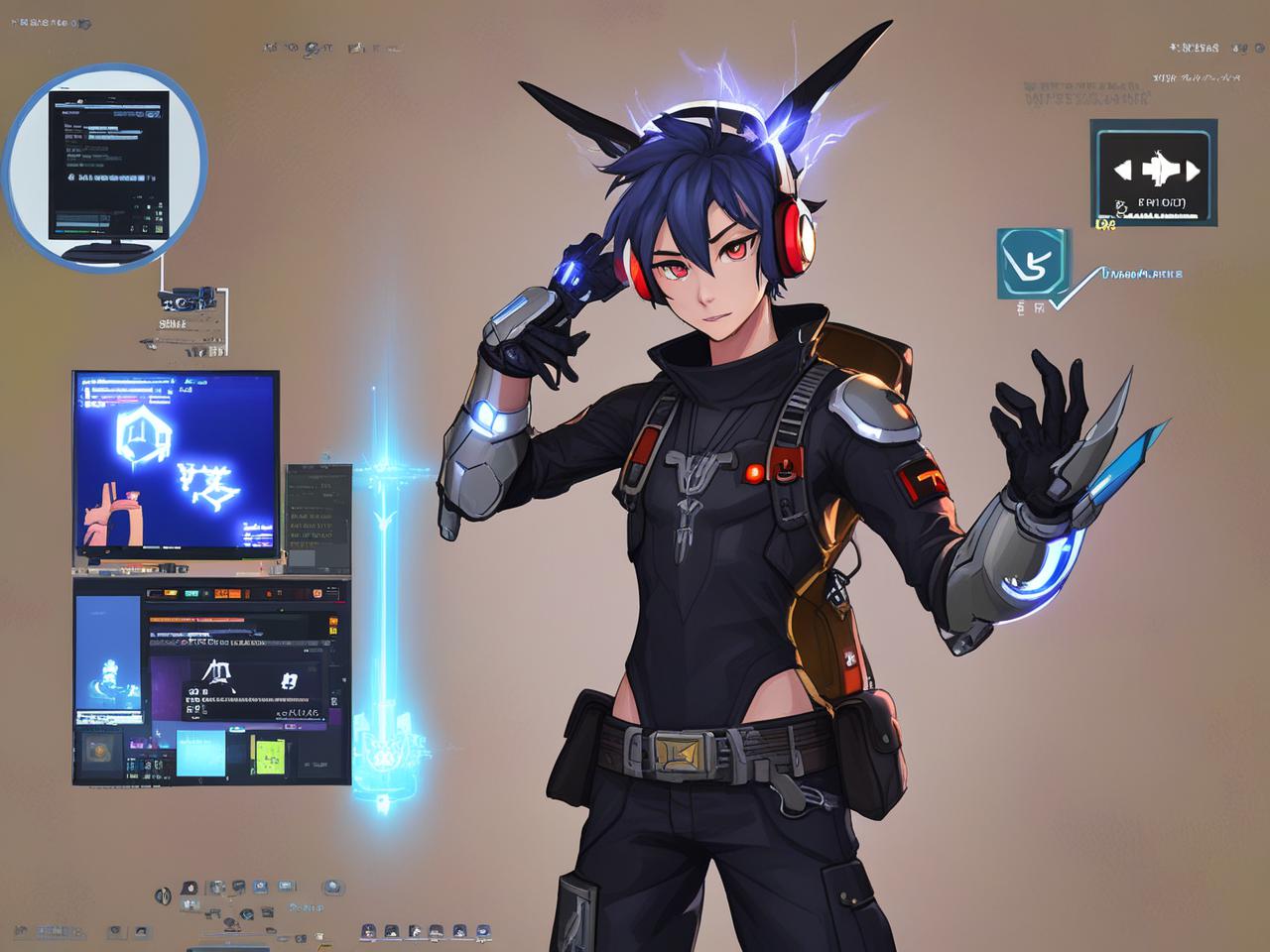This screenshot has width=1270, height=952.
Task: Select the teal square curved-arrow icon
Action: pyautogui.click(x=1033, y=262)
